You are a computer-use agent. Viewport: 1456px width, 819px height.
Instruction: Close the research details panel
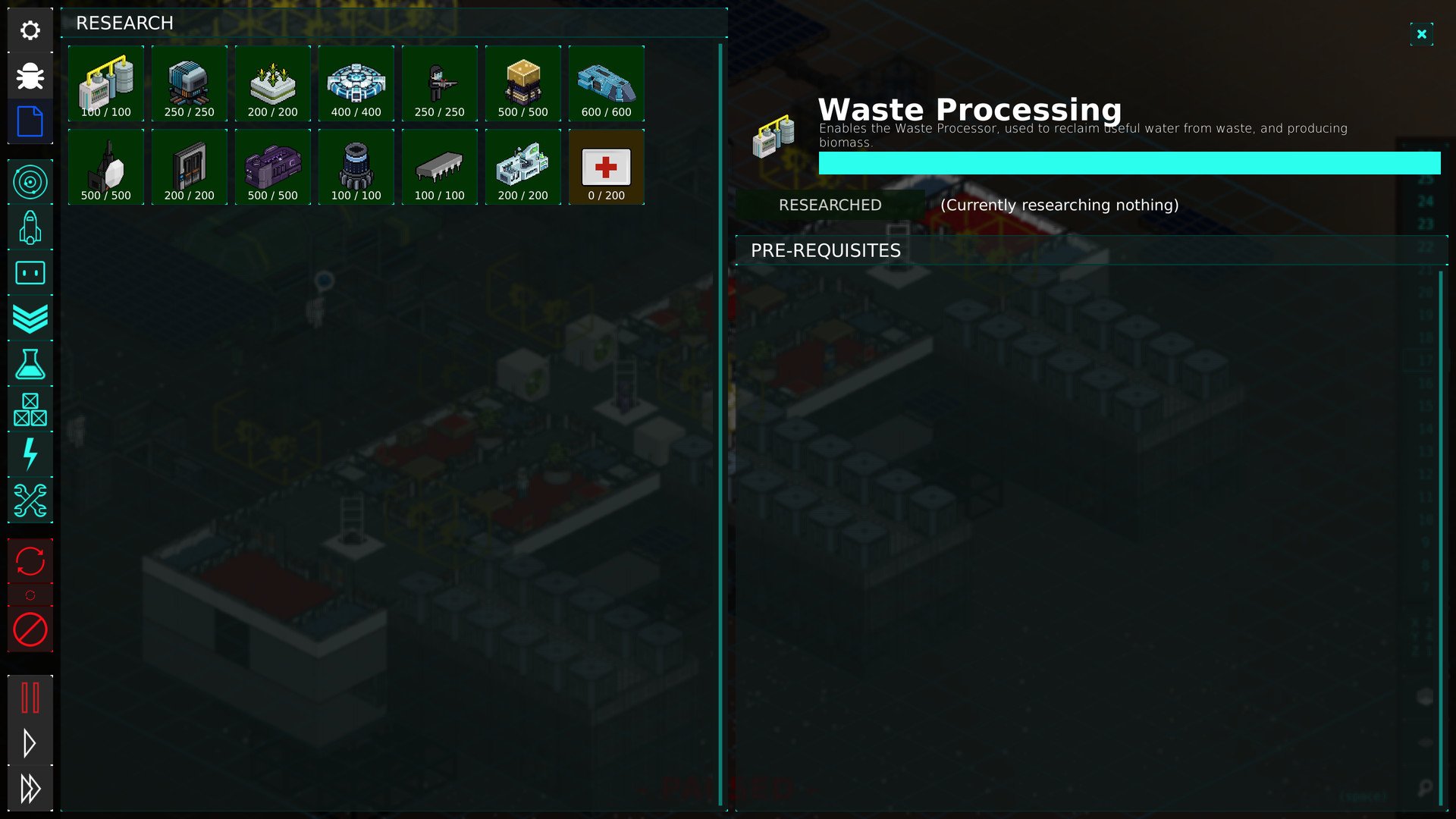point(1421,34)
